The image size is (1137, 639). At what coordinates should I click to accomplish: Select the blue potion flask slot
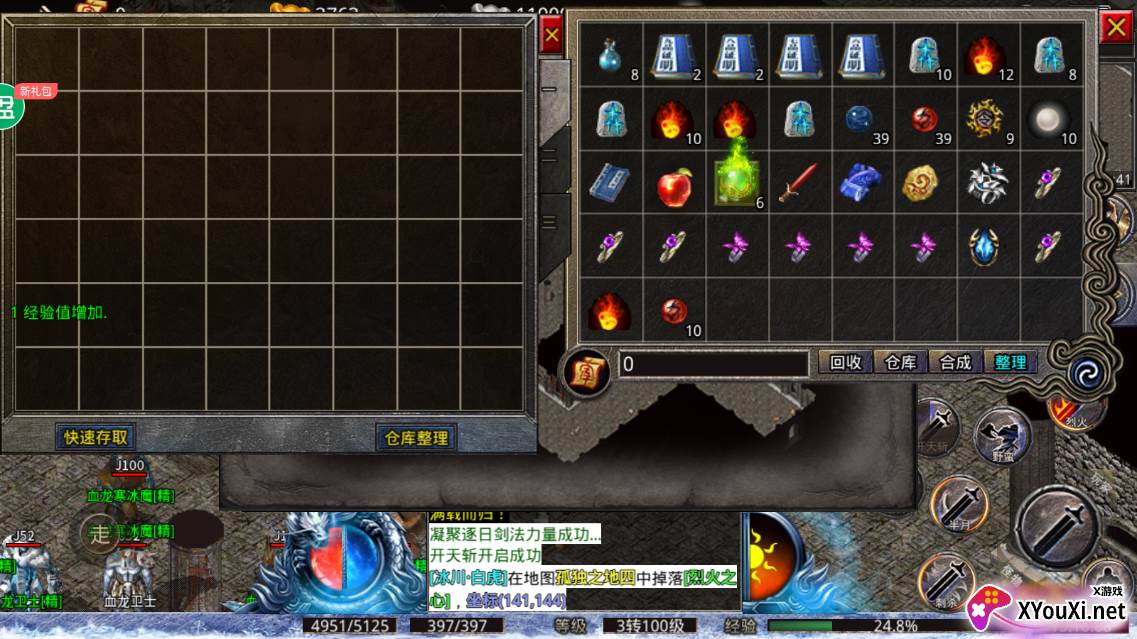pyautogui.click(x=611, y=56)
